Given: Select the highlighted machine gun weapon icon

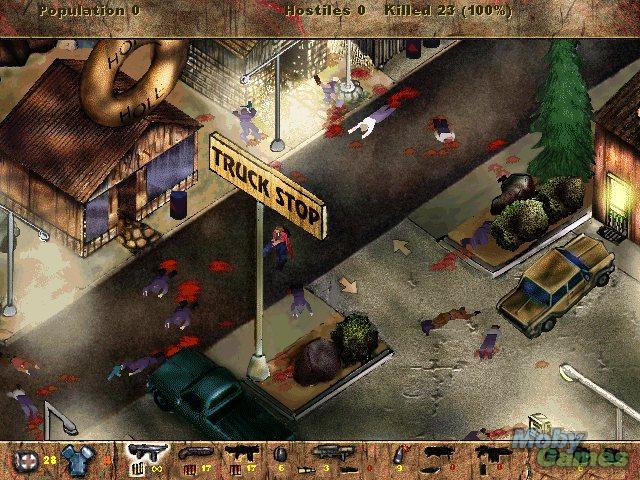Looking at the screenshot, I should point(143,454).
